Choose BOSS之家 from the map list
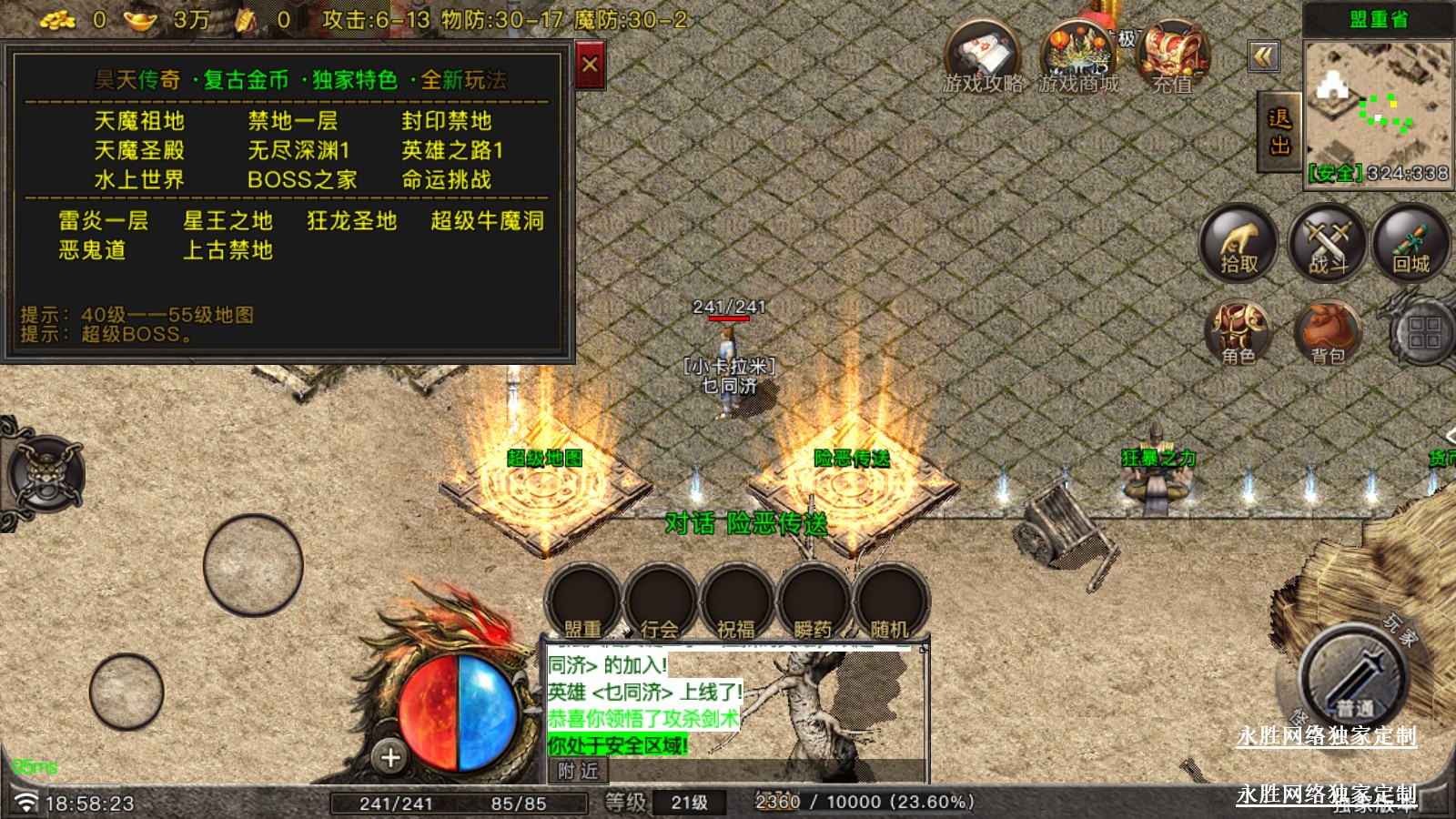This screenshot has width=1456, height=819. [x=302, y=180]
